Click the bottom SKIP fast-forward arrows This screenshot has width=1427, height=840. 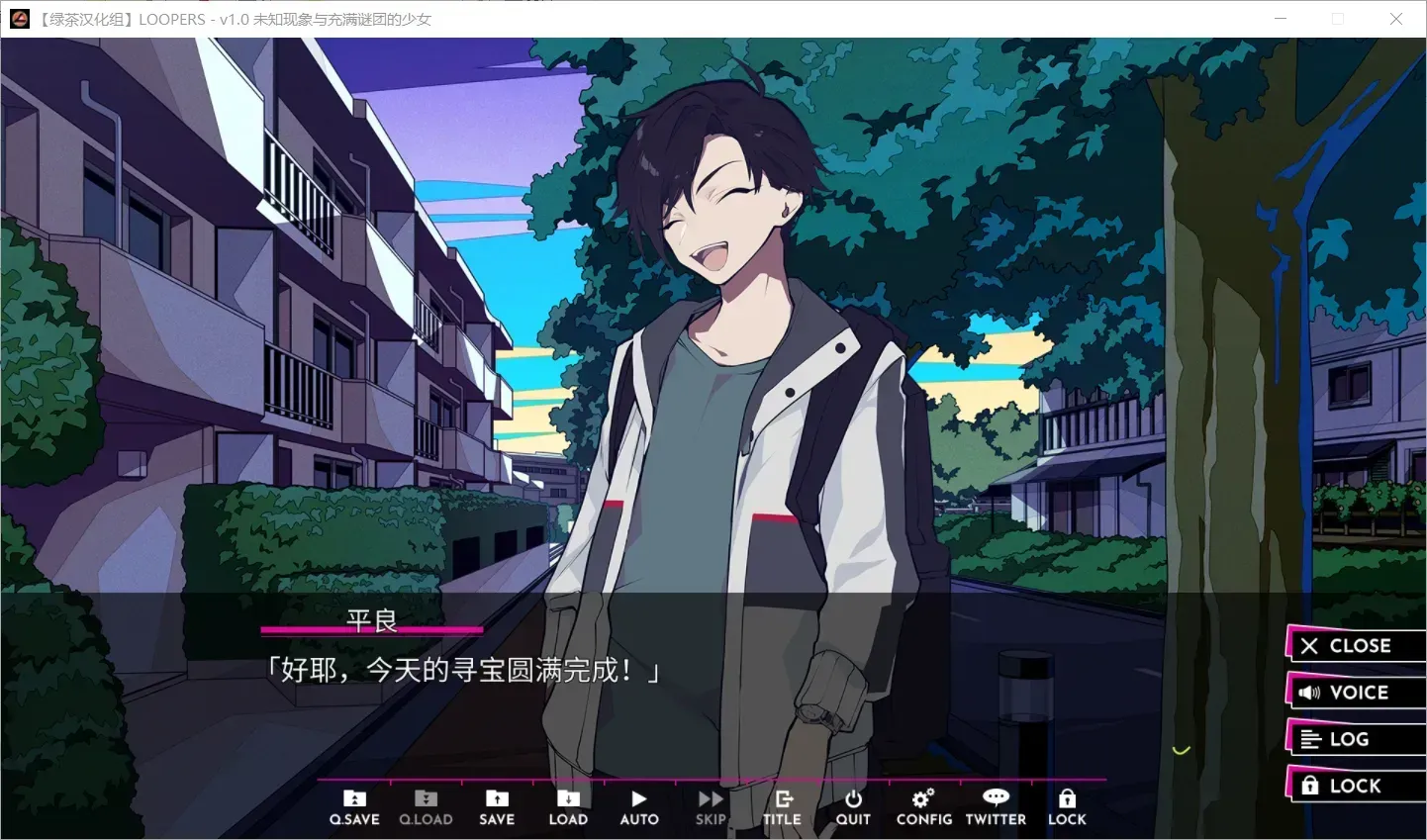pyautogui.click(x=710, y=797)
